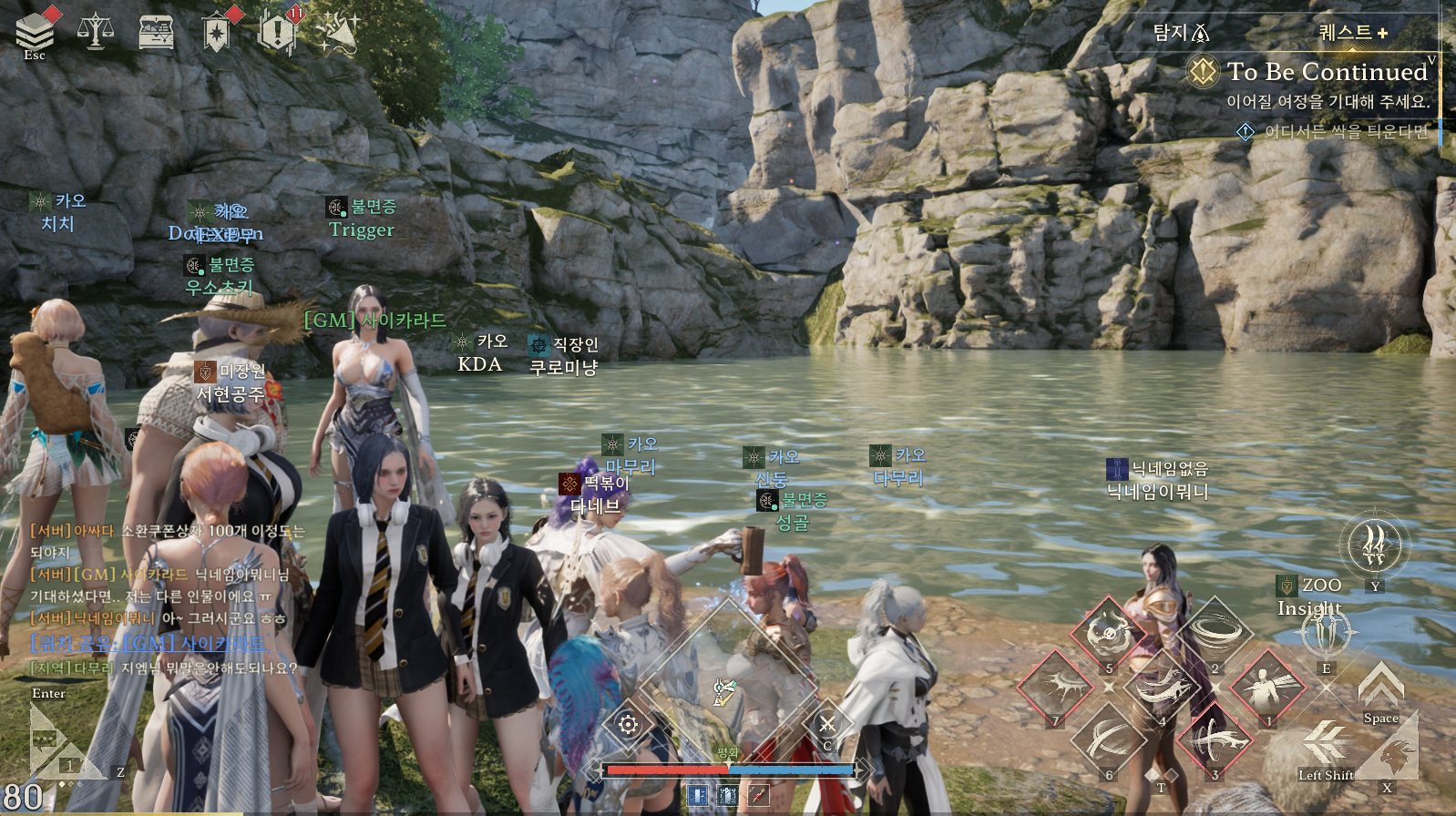
Task: Use the spiked burst skill in slot 7
Action: (x=1055, y=686)
